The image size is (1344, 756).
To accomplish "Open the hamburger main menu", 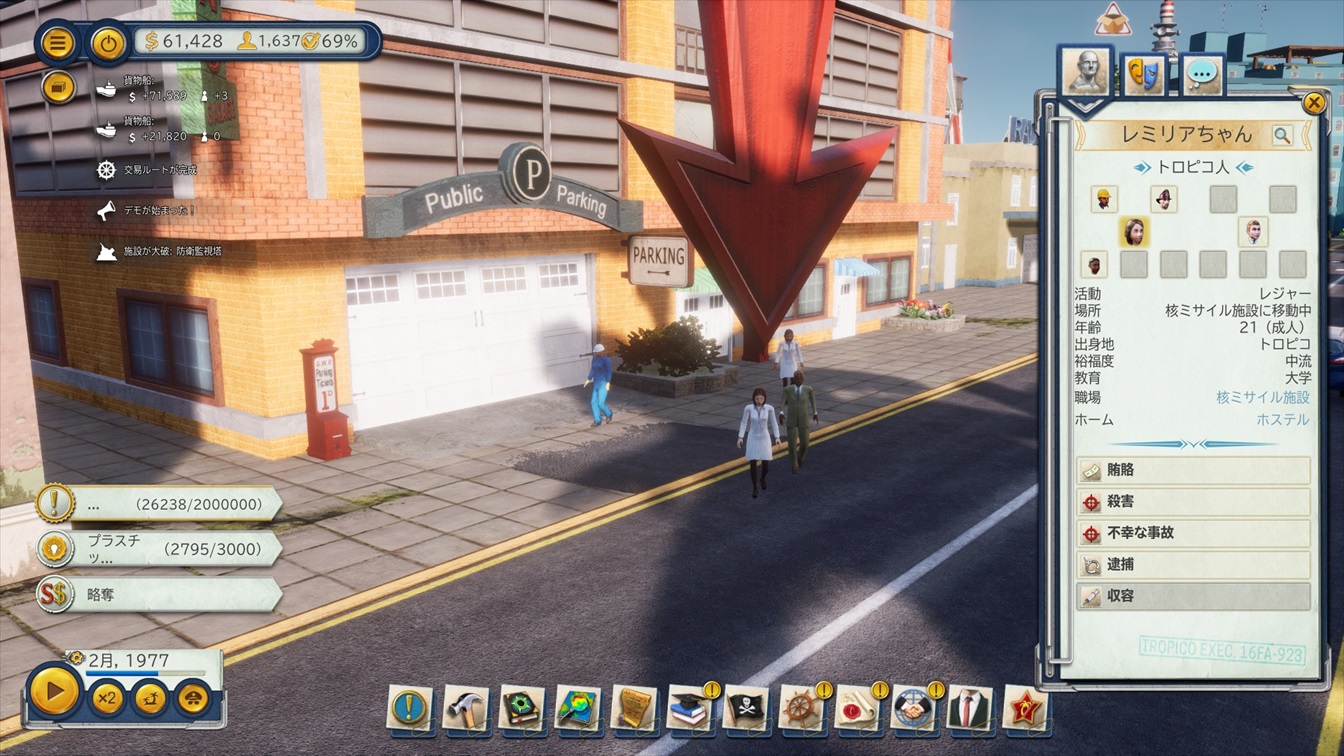I will (59, 43).
